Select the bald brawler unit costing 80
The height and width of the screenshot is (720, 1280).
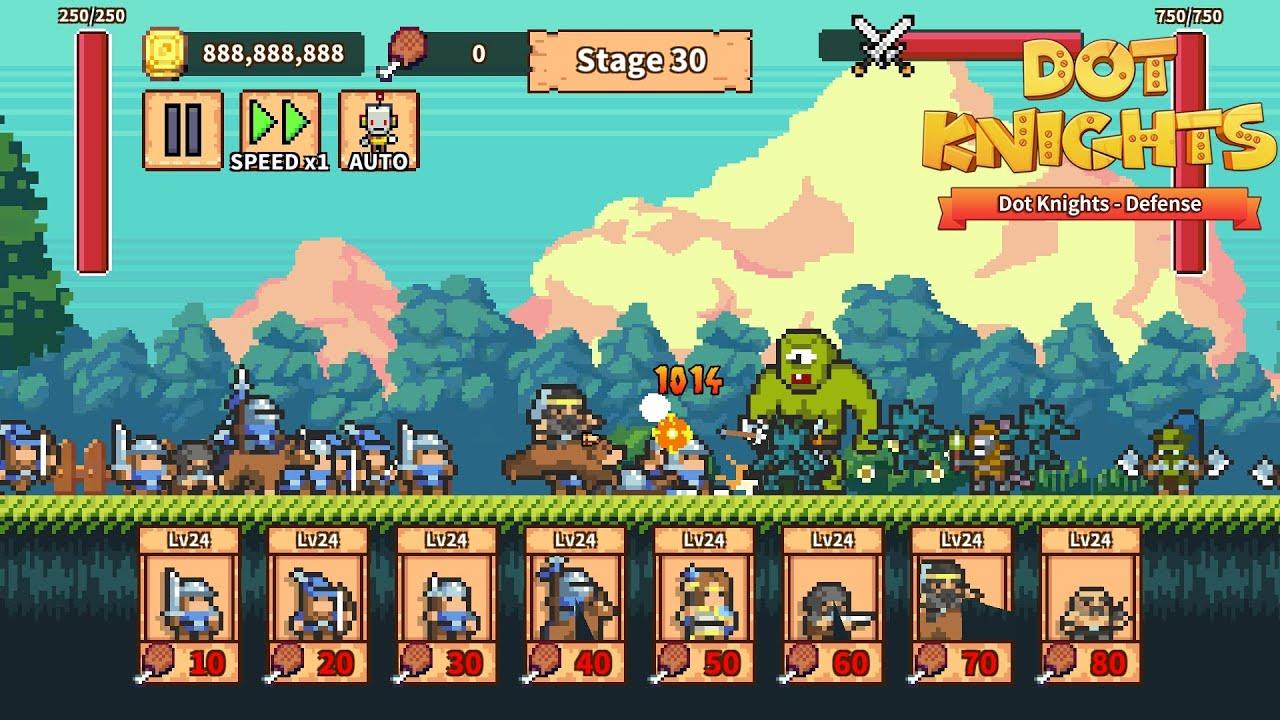click(x=1091, y=605)
